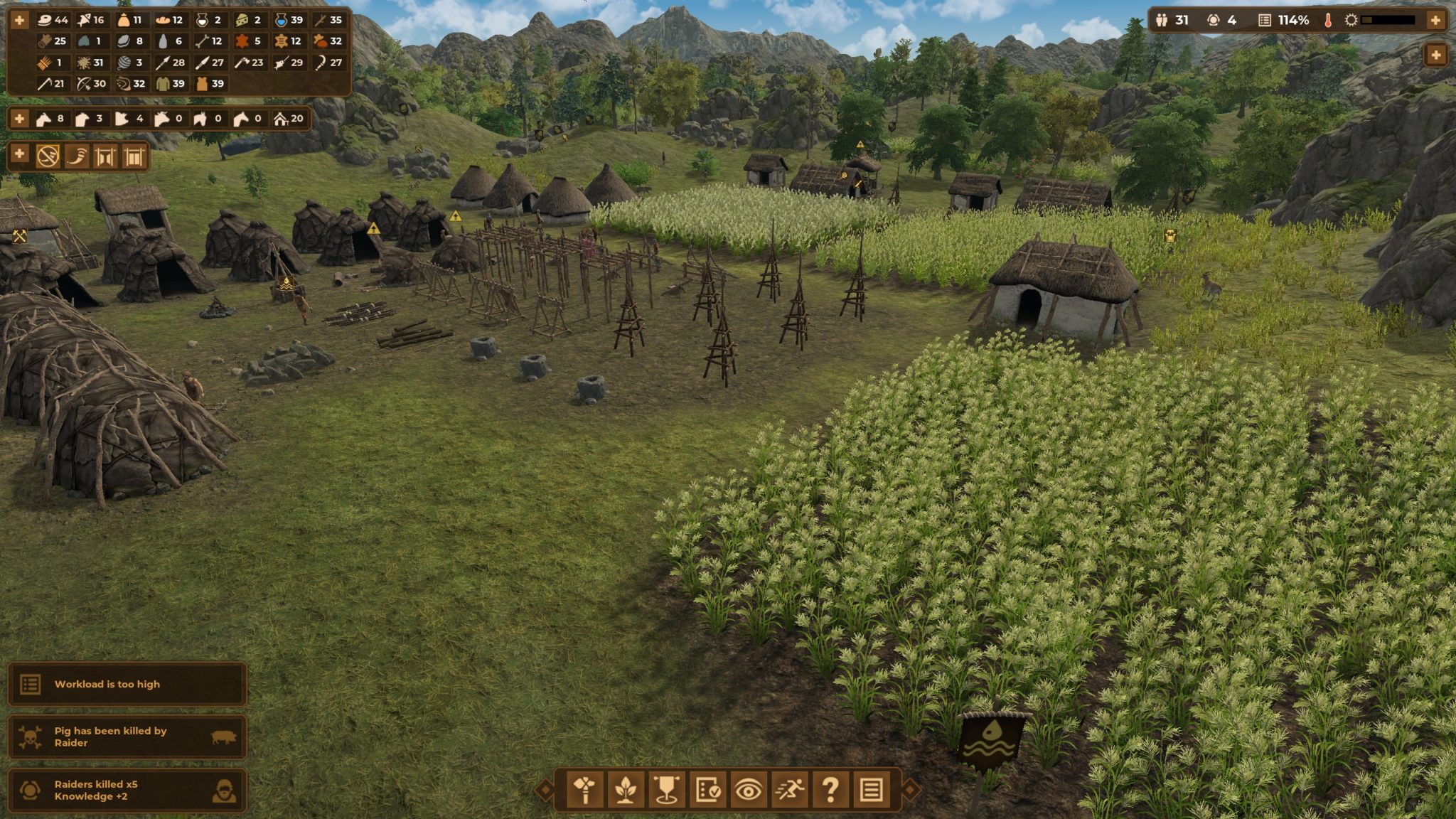
Task: Click the running man speed button
Action: pyautogui.click(x=789, y=789)
